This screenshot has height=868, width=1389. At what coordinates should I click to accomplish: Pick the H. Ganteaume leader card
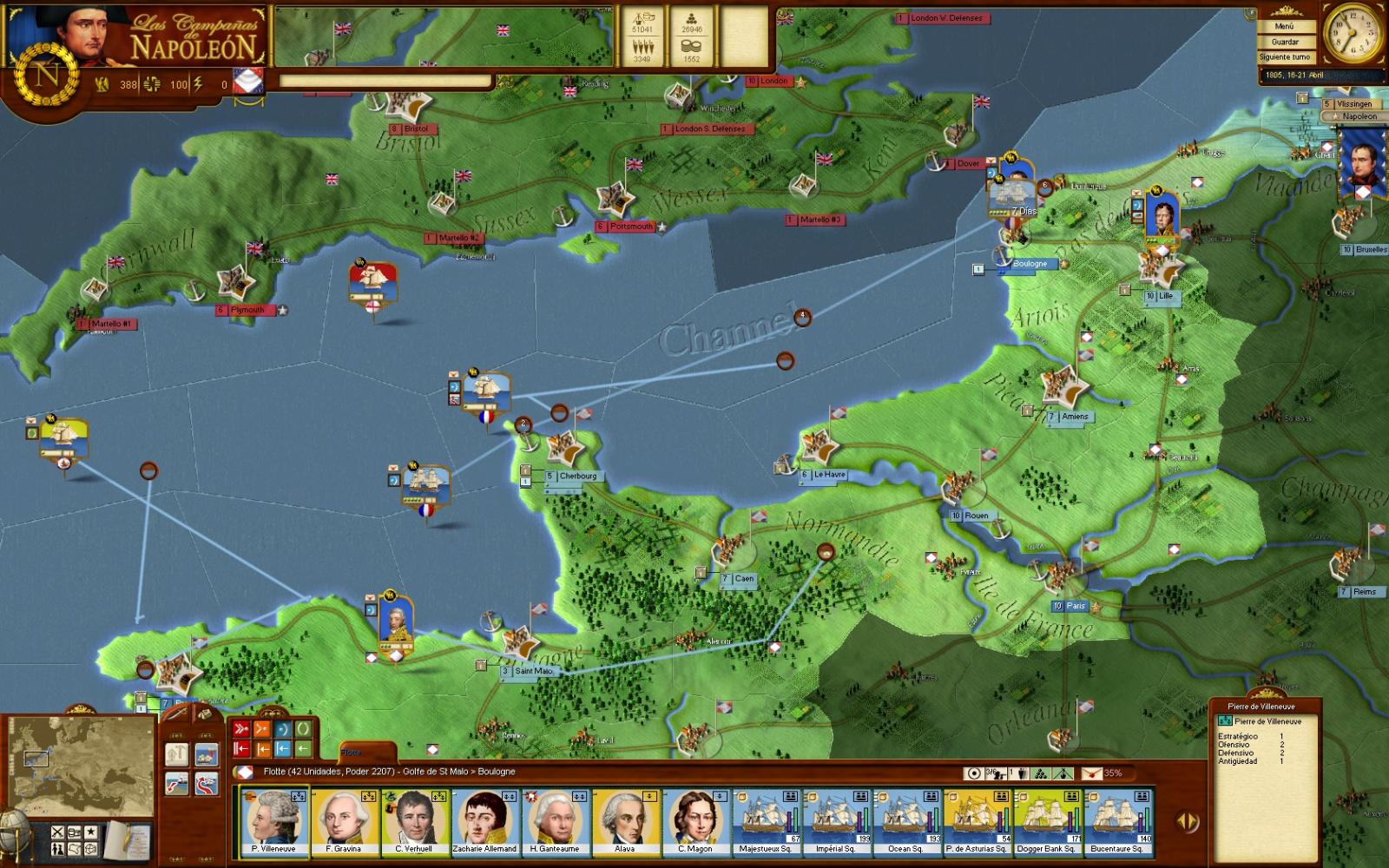555,821
